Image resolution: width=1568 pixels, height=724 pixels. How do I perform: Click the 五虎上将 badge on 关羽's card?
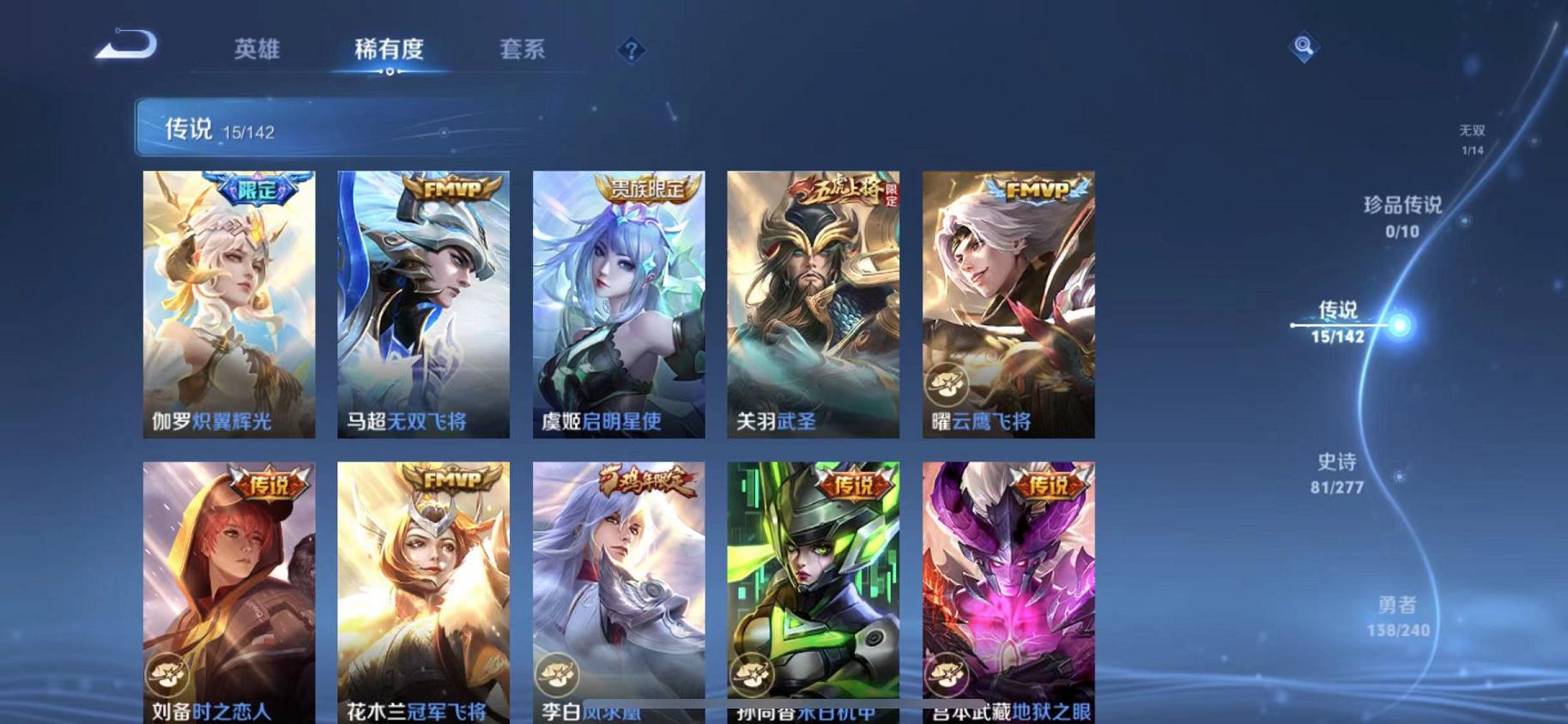click(838, 190)
